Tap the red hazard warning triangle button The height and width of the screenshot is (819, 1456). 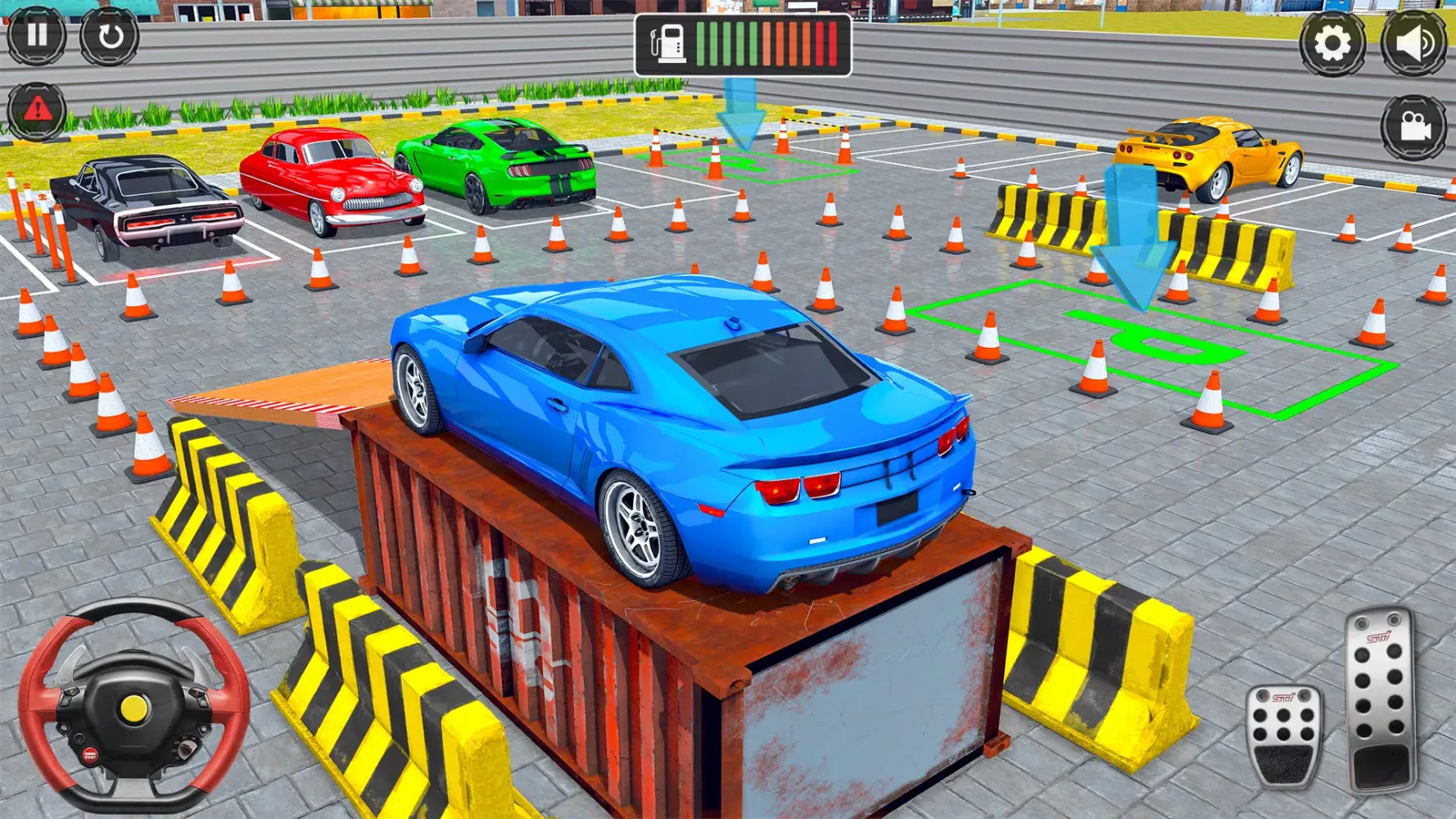[37, 111]
